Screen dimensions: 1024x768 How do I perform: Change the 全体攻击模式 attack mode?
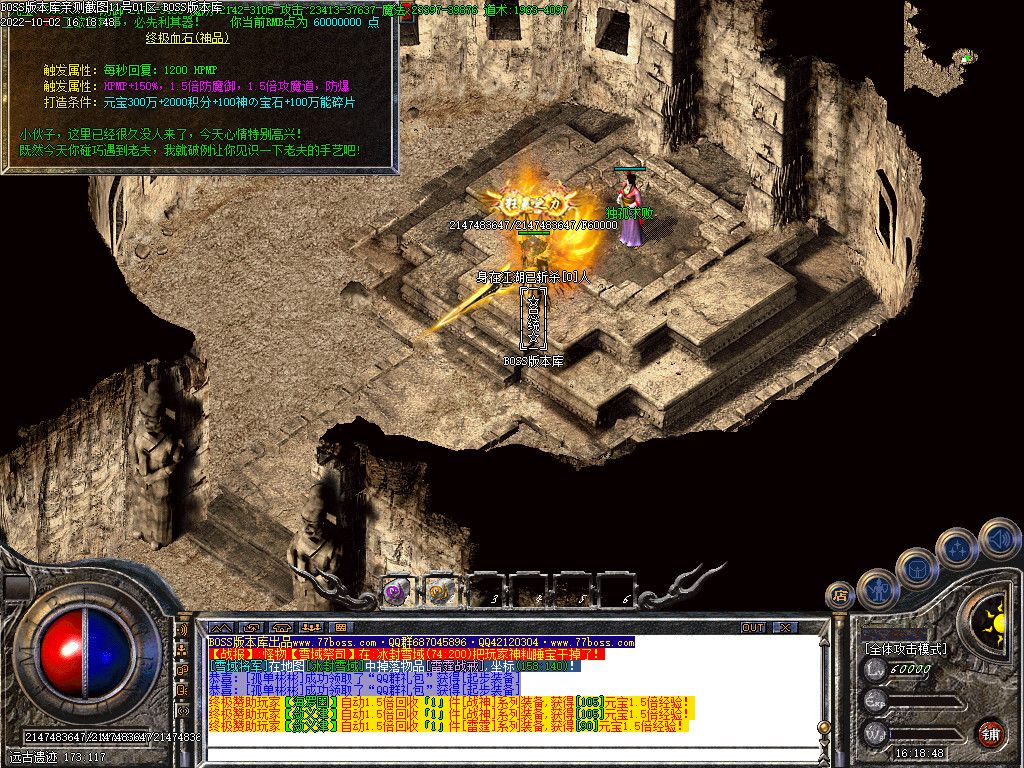(905, 649)
